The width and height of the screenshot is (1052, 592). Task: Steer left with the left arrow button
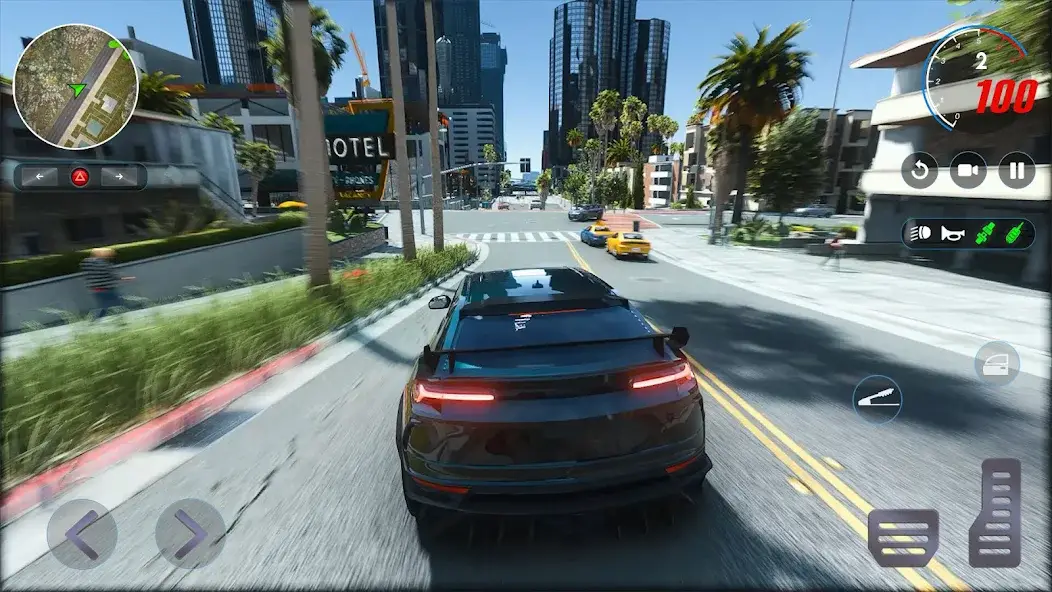(82, 534)
